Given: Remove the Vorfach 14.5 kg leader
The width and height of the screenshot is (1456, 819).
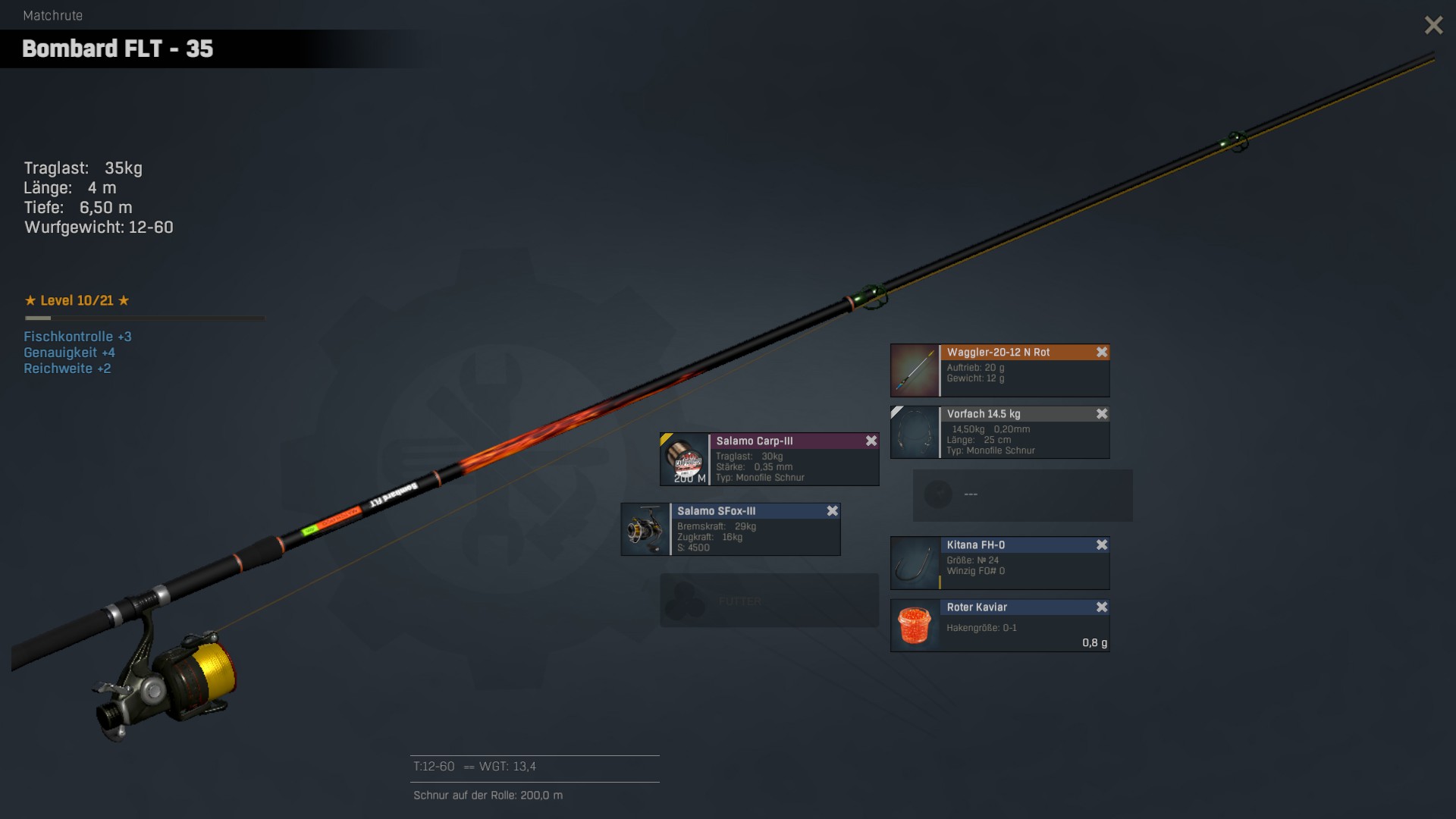Looking at the screenshot, I should tap(1102, 414).
